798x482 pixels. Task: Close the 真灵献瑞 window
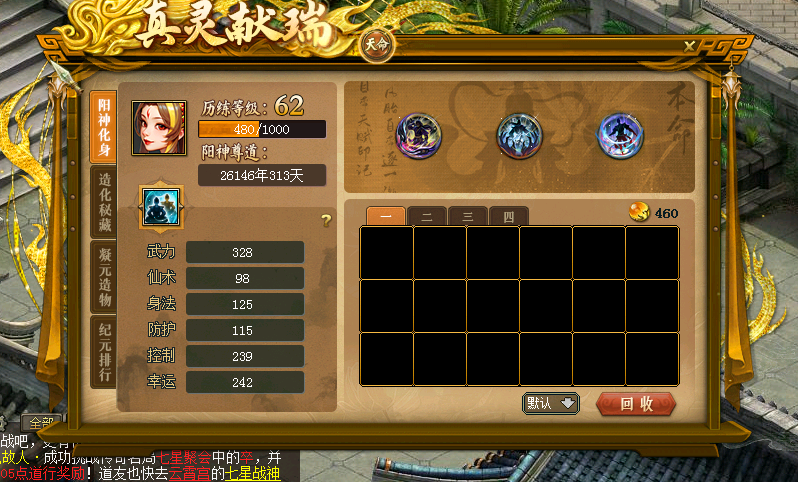[x=690, y=46]
